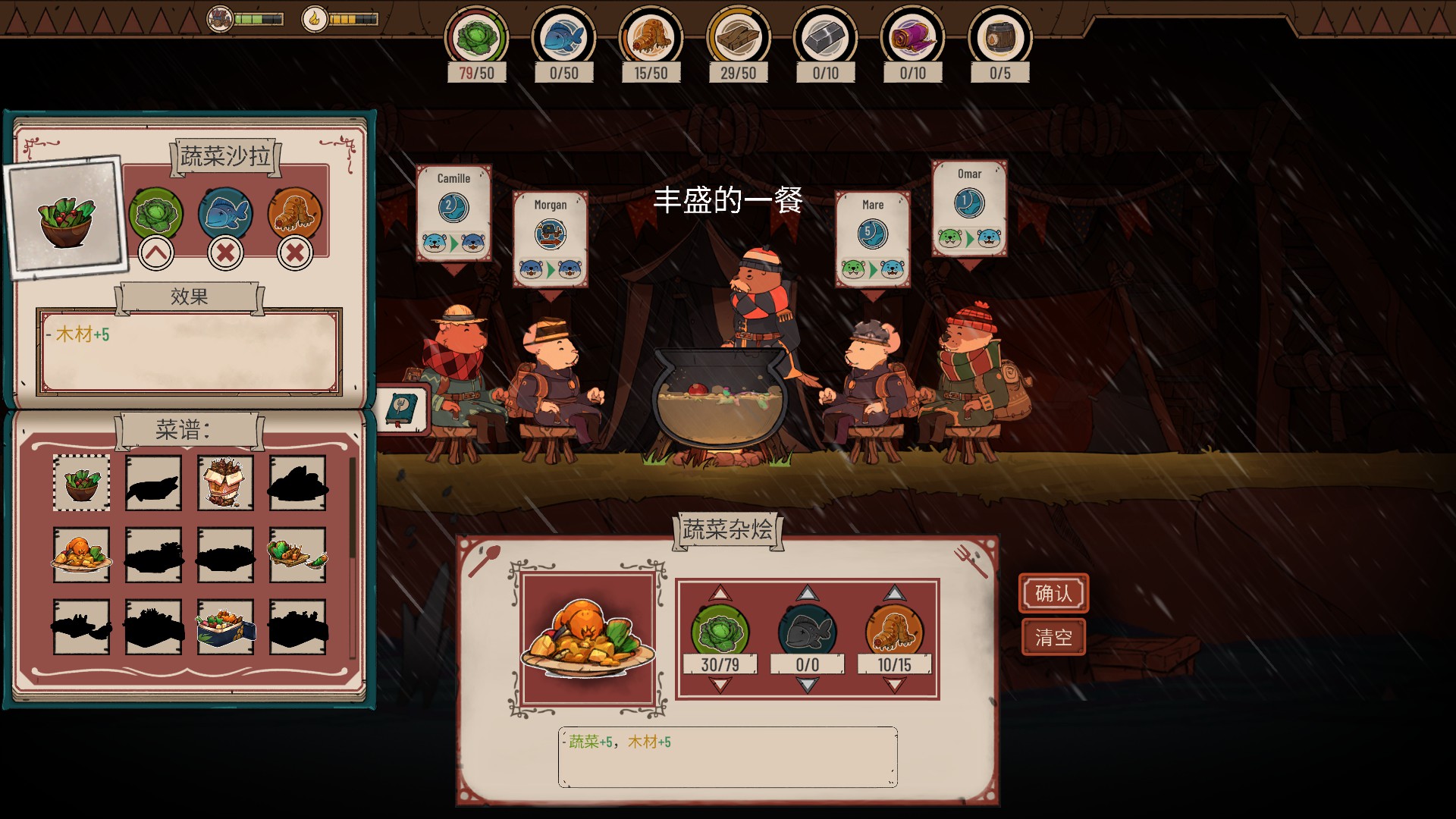Clear ingredients with 清空 button
1456x819 pixels.
click(x=1053, y=637)
